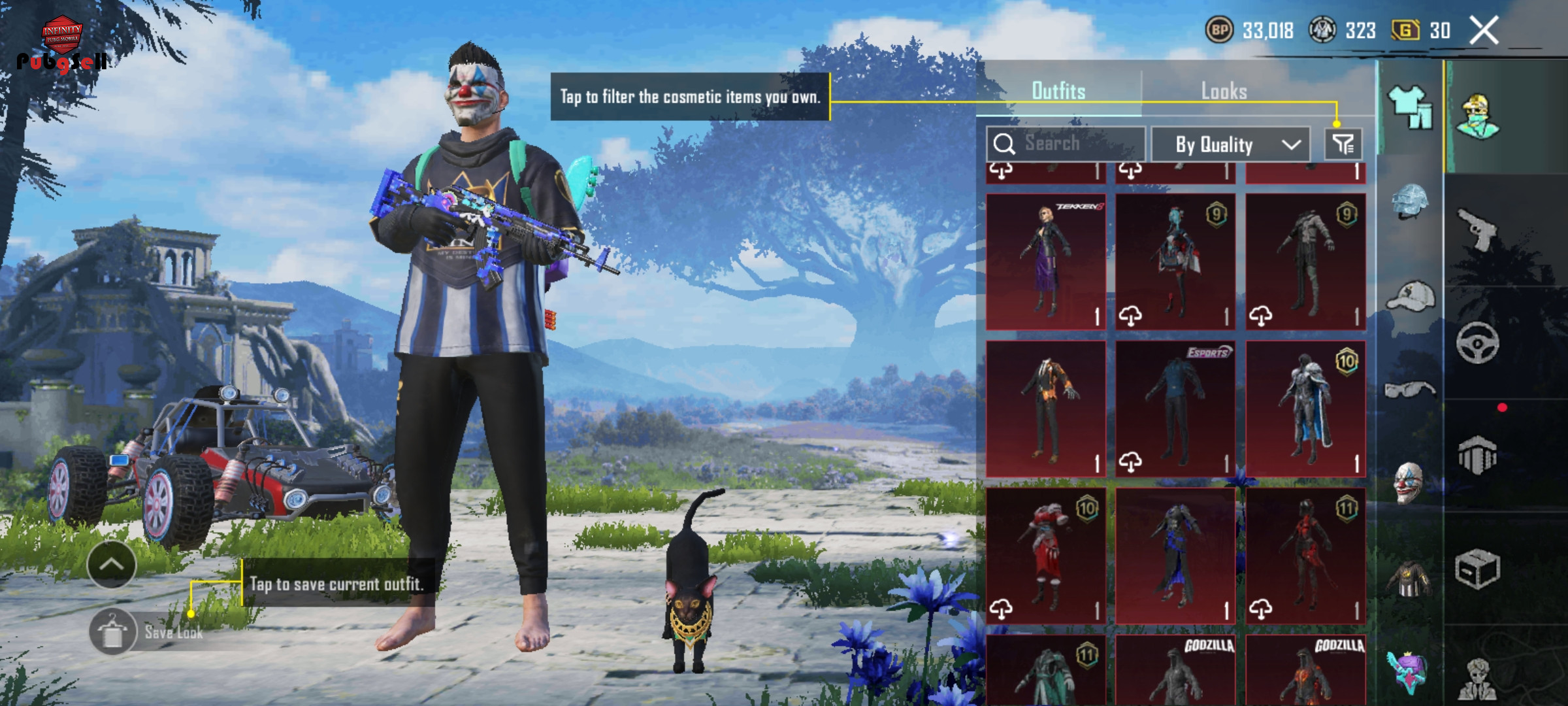Open the pistol weapon skins section
The height and width of the screenshot is (706, 1568).
[1477, 229]
